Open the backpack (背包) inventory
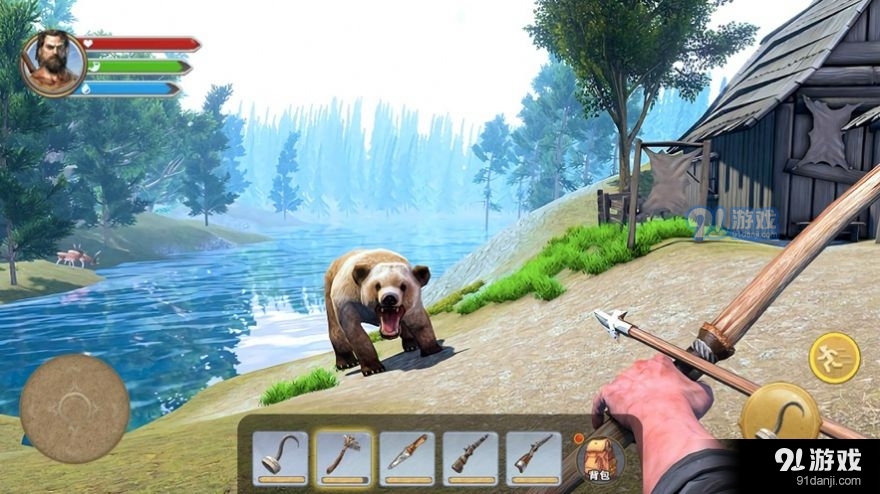This screenshot has height=494, width=880. coord(600,458)
